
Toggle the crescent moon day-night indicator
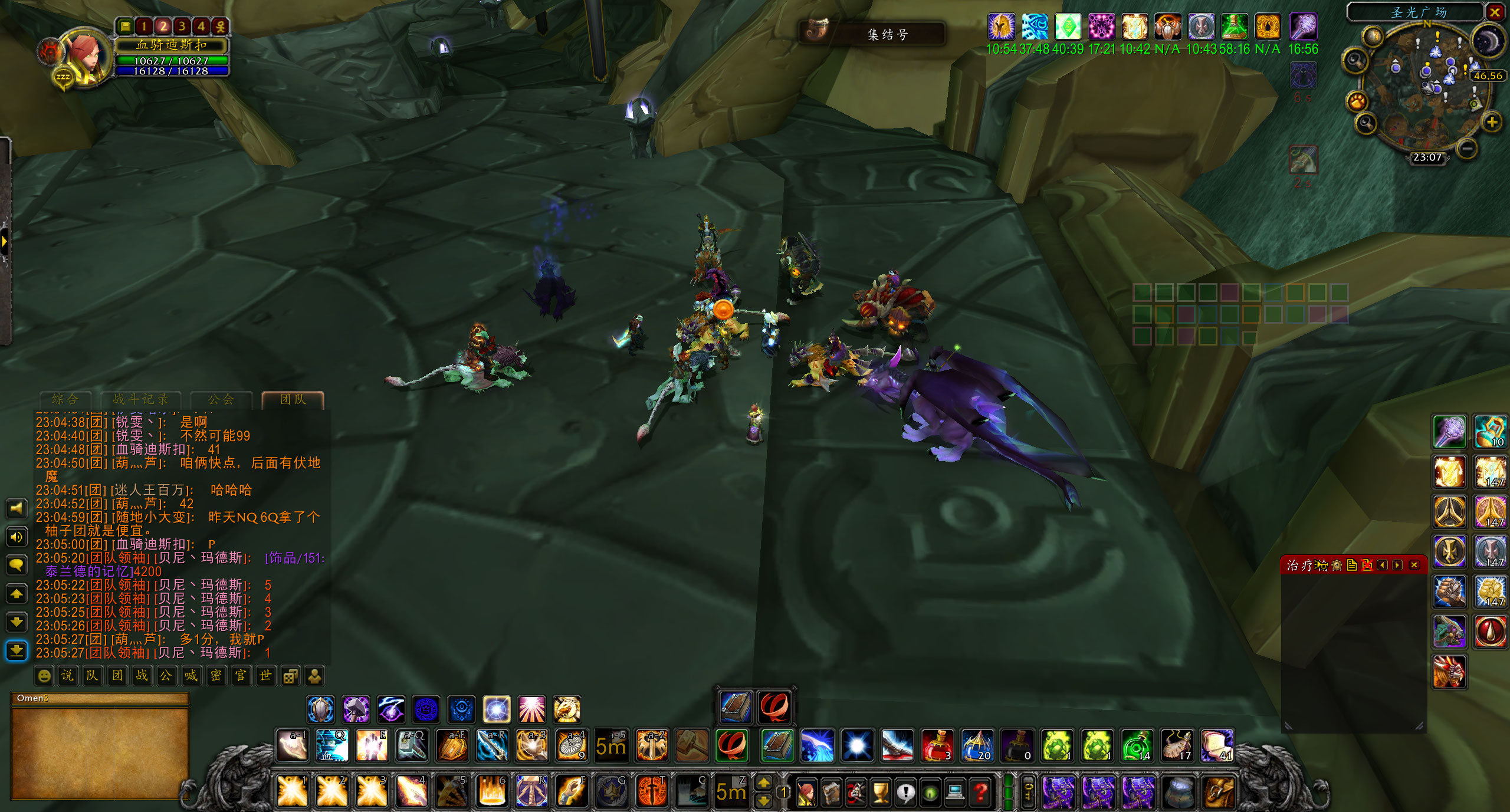click(1488, 41)
